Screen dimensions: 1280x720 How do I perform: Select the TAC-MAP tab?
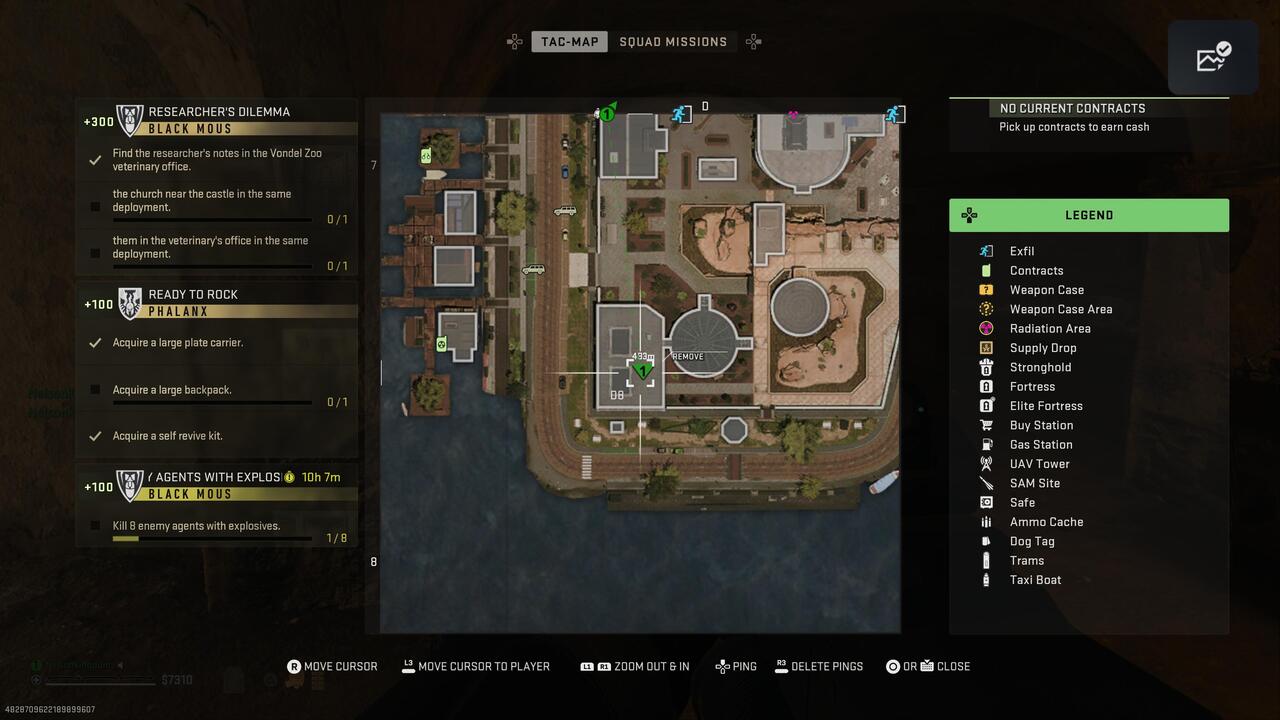click(569, 42)
